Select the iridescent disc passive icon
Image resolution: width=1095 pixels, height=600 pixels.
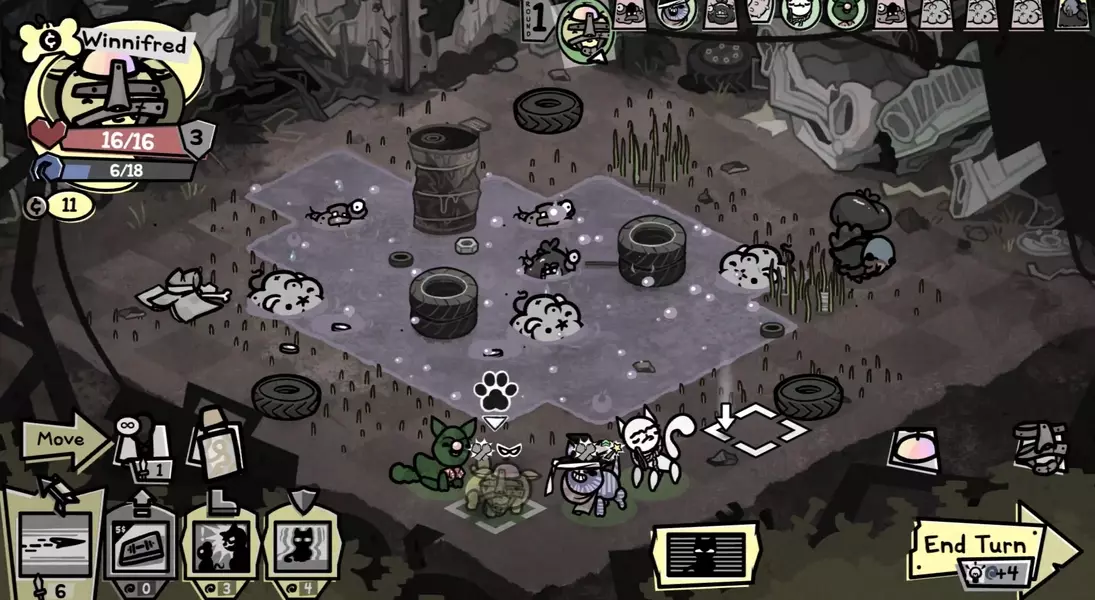click(914, 448)
